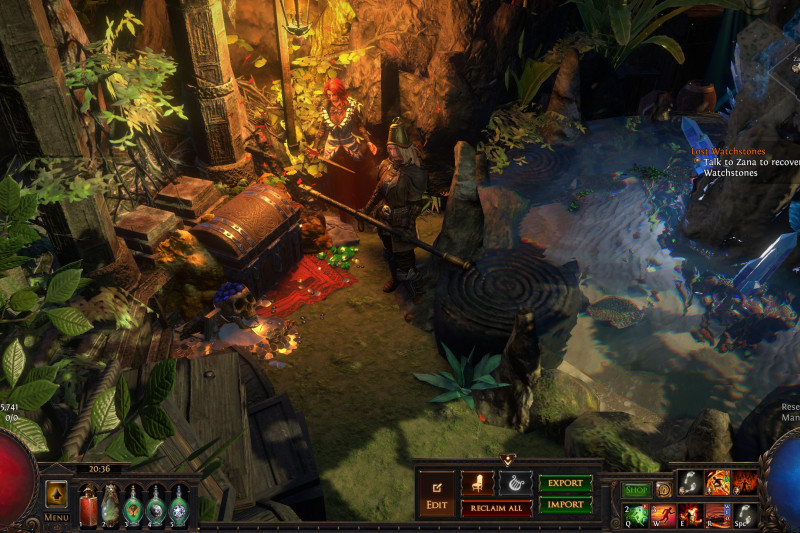The image size is (800, 533).
Task: Select the footprints skill on Space
Action: [x=745, y=515]
